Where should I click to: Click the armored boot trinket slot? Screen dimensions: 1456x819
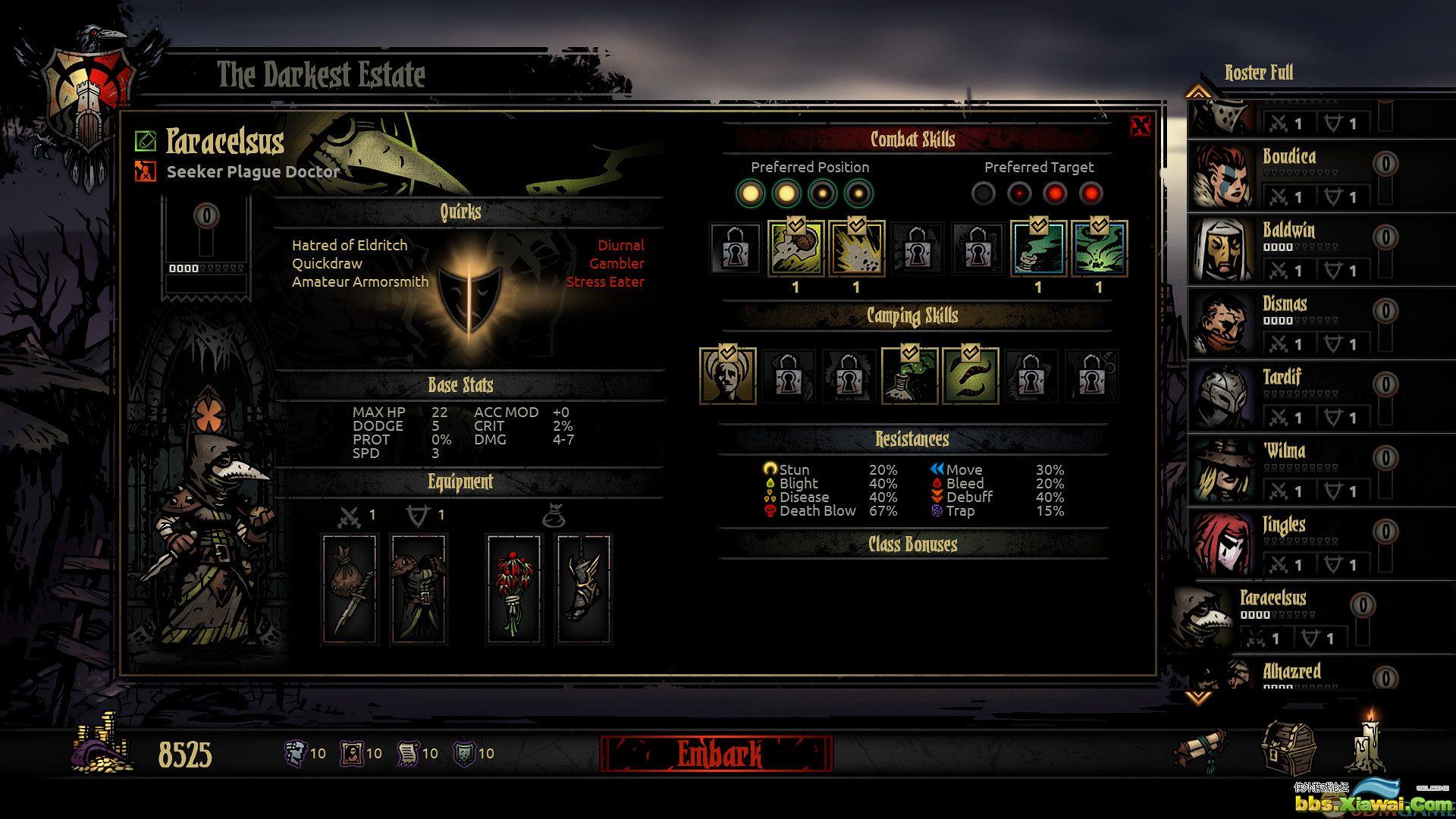tap(582, 590)
